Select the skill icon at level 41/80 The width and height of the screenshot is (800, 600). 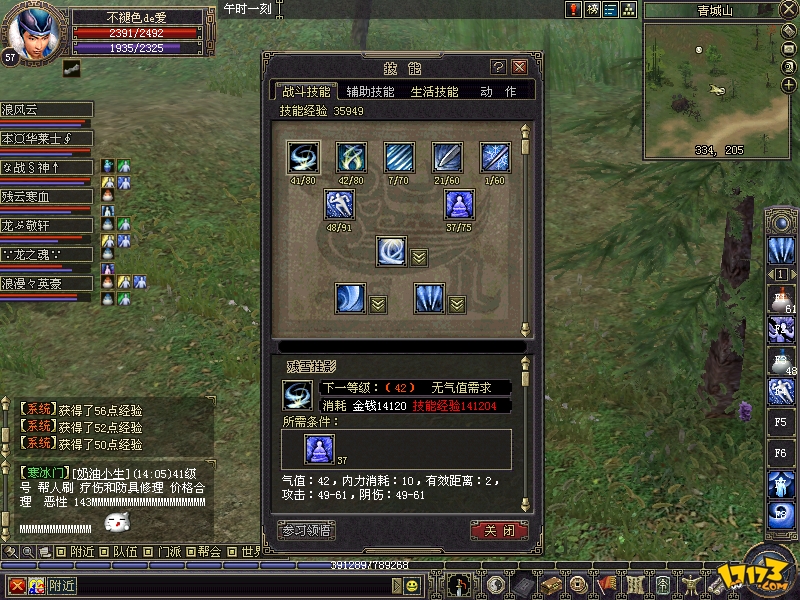coord(302,157)
